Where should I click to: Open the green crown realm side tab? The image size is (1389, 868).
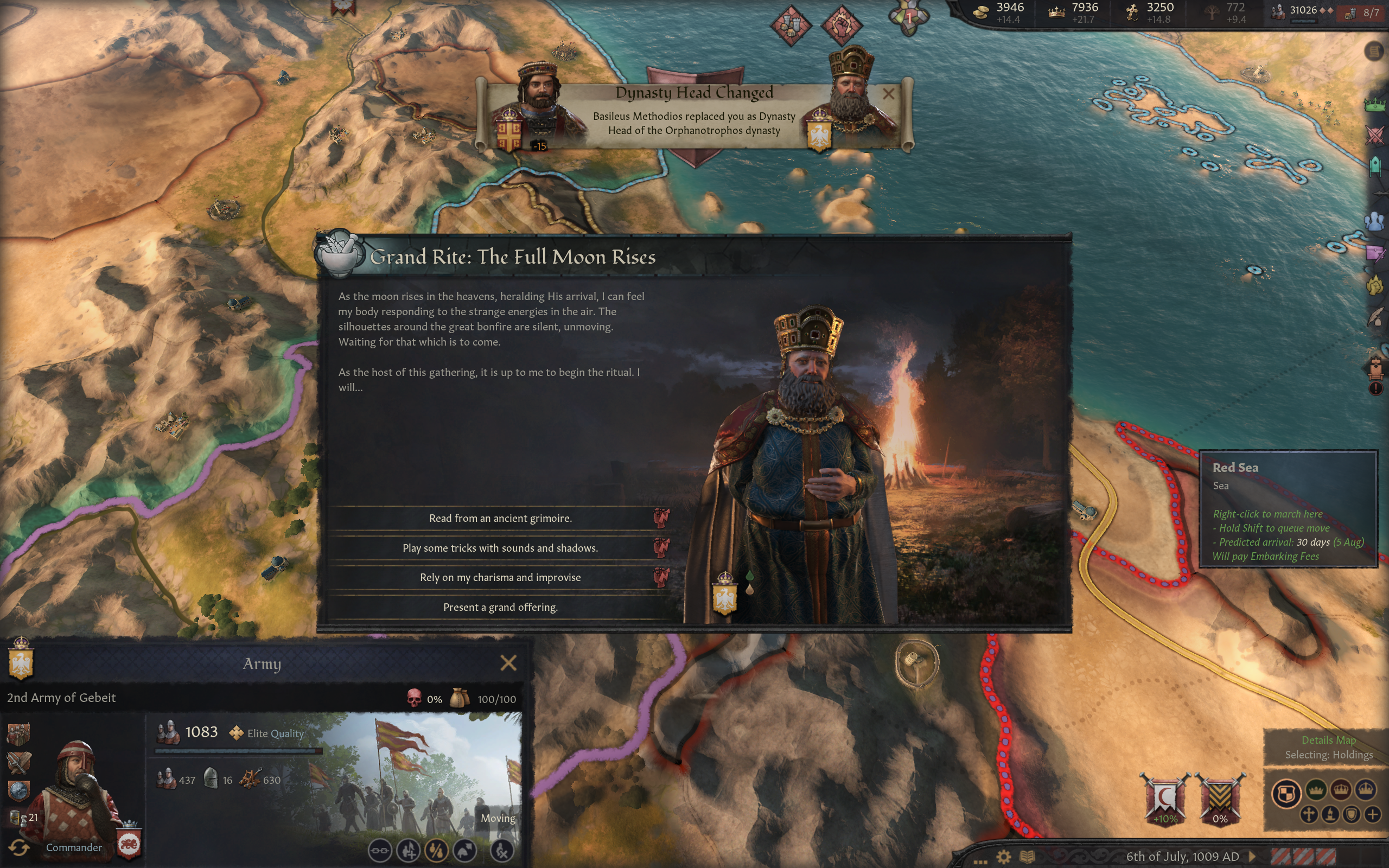coord(1375,105)
